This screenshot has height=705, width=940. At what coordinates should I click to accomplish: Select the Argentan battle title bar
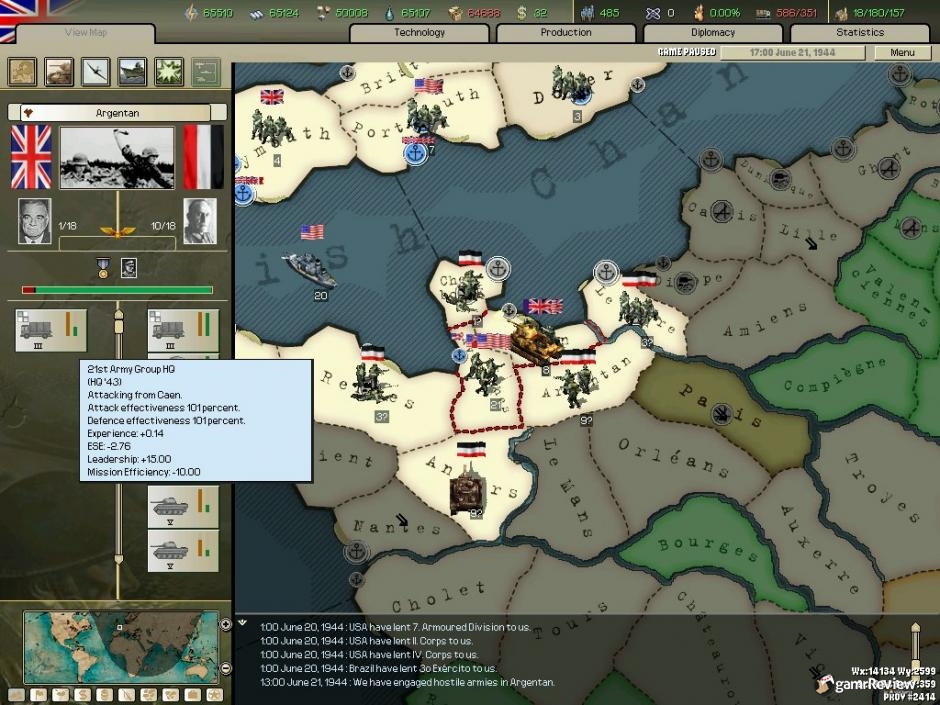[117, 113]
